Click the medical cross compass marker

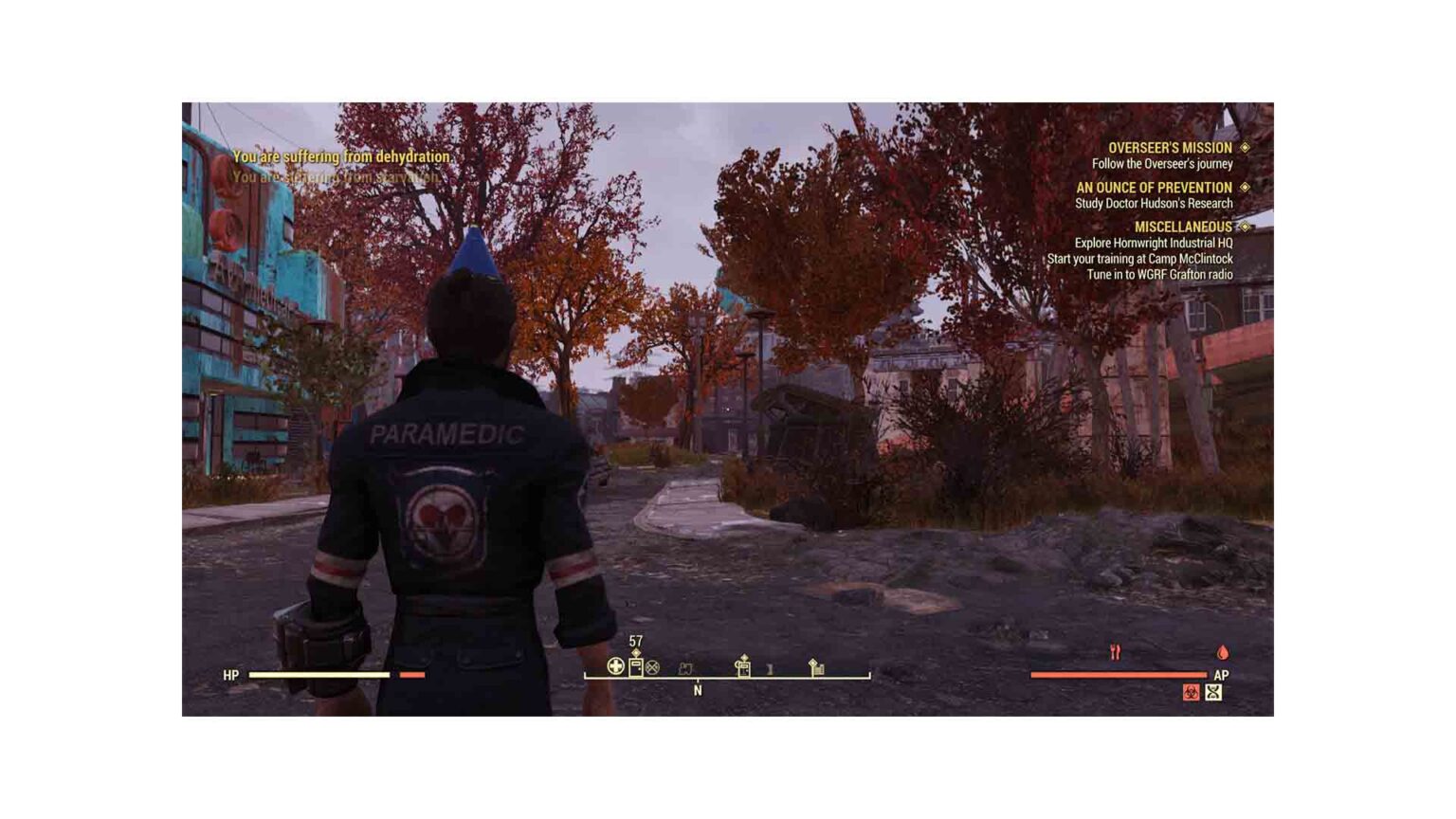pyautogui.click(x=615, y=666)
